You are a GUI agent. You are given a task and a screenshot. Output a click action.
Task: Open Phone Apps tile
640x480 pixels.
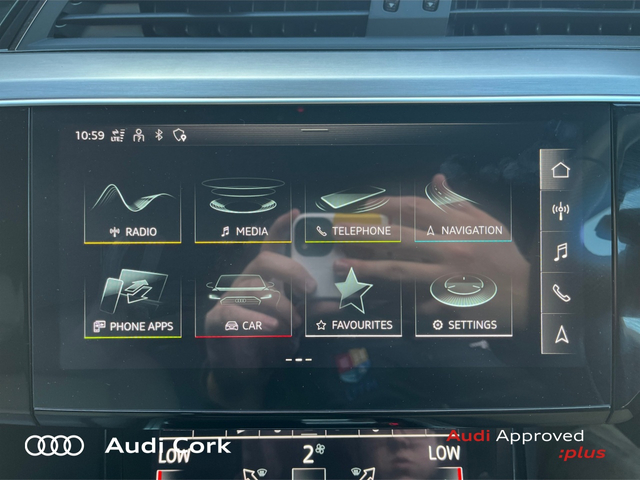pyautogui.click(x=133, y=305)
